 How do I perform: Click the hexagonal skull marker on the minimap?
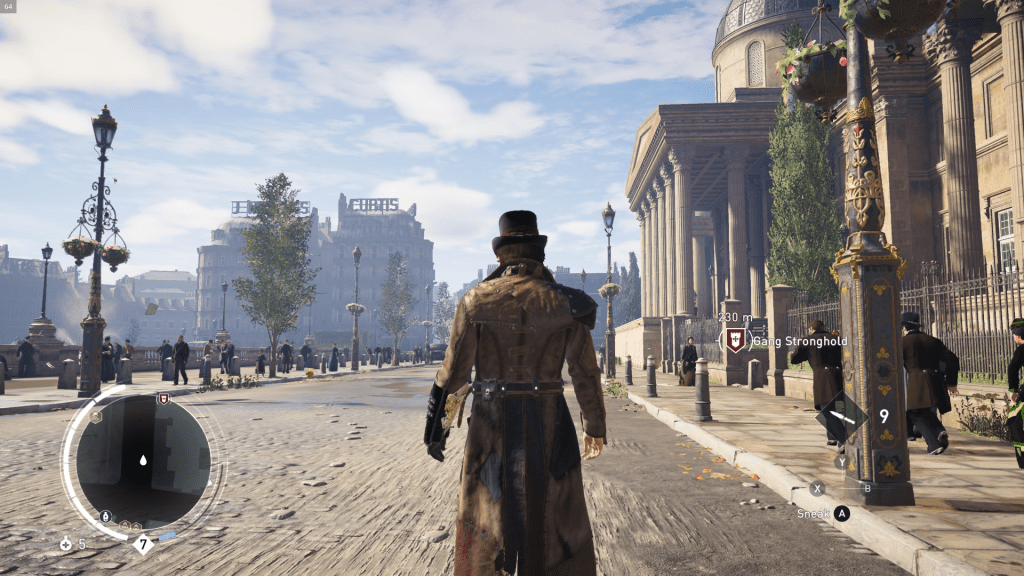[x=96, y=416]
